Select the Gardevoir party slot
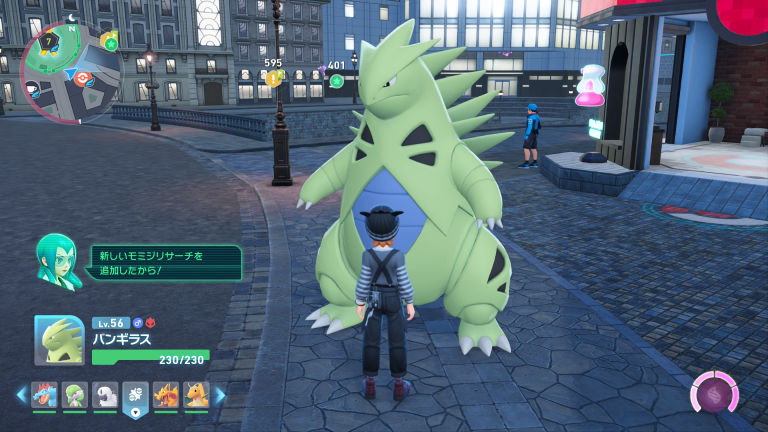The image size is (768, 432). point(74,395)
